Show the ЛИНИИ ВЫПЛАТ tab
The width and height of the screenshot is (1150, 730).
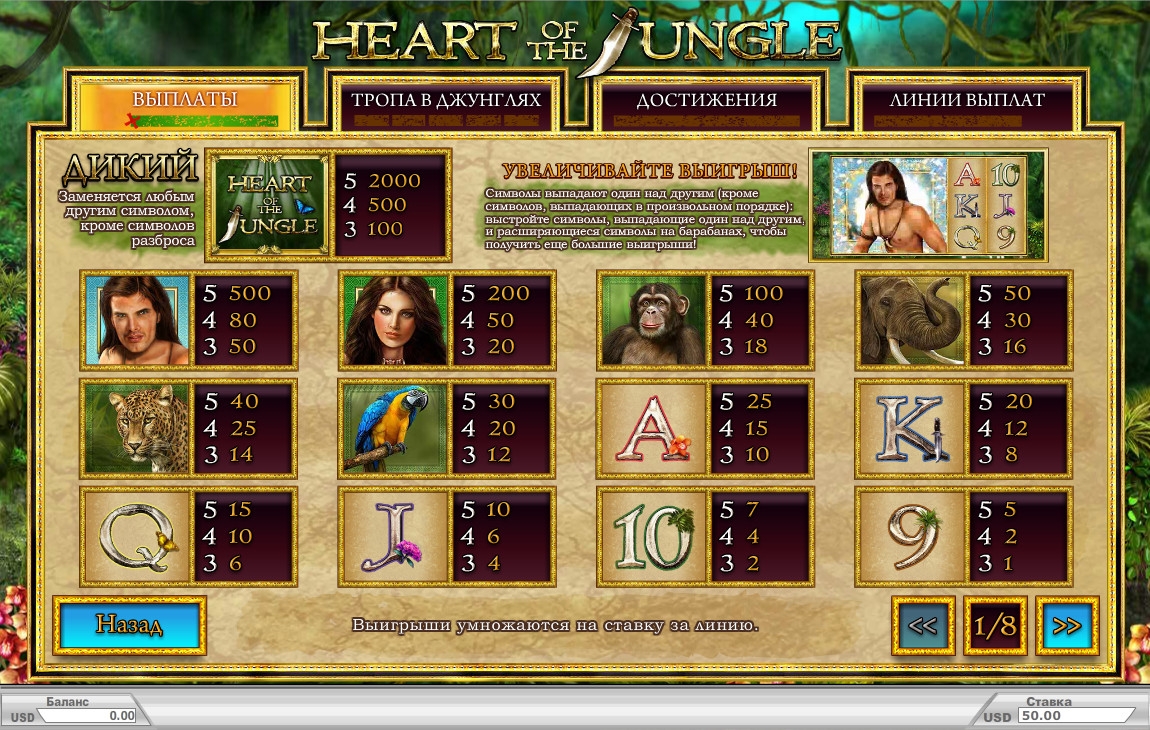point(966,101)
